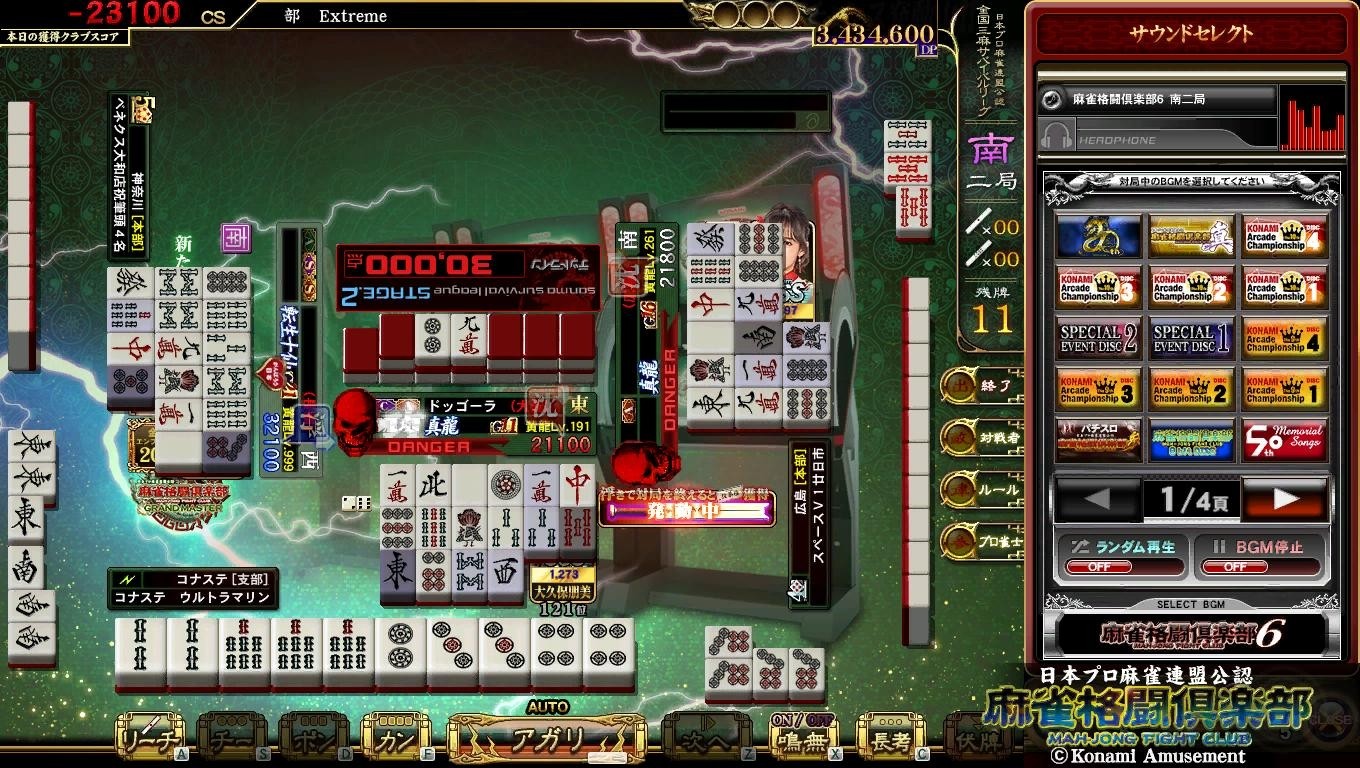Image resolution: width=1360 pixels, height=768 pixels.
Task: Select the 麻雀格闘倶楽部 真 soundtrack
Action: tap(1190, 236)
